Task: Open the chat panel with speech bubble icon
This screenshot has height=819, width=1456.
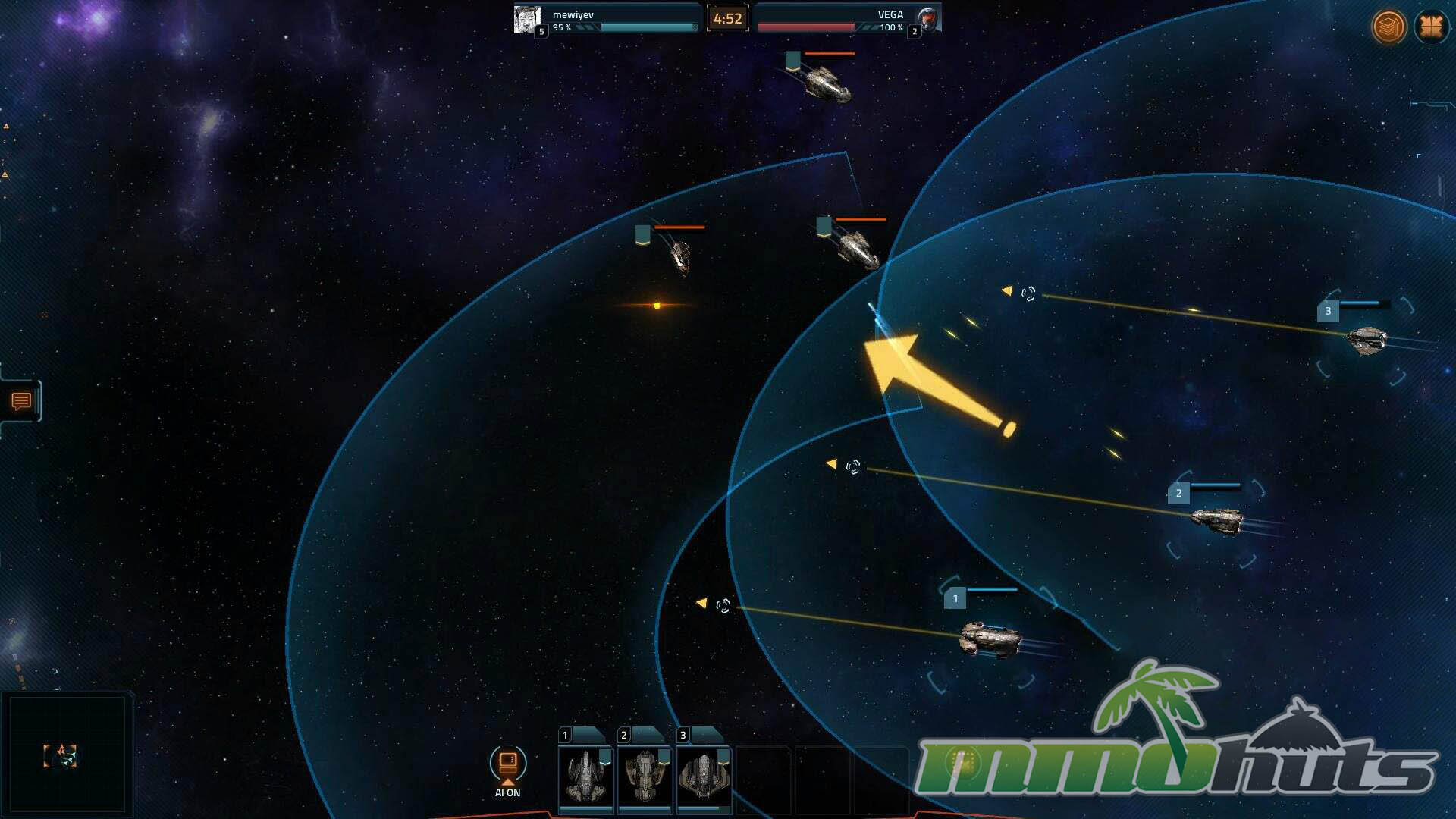Action: pos(21,401)
